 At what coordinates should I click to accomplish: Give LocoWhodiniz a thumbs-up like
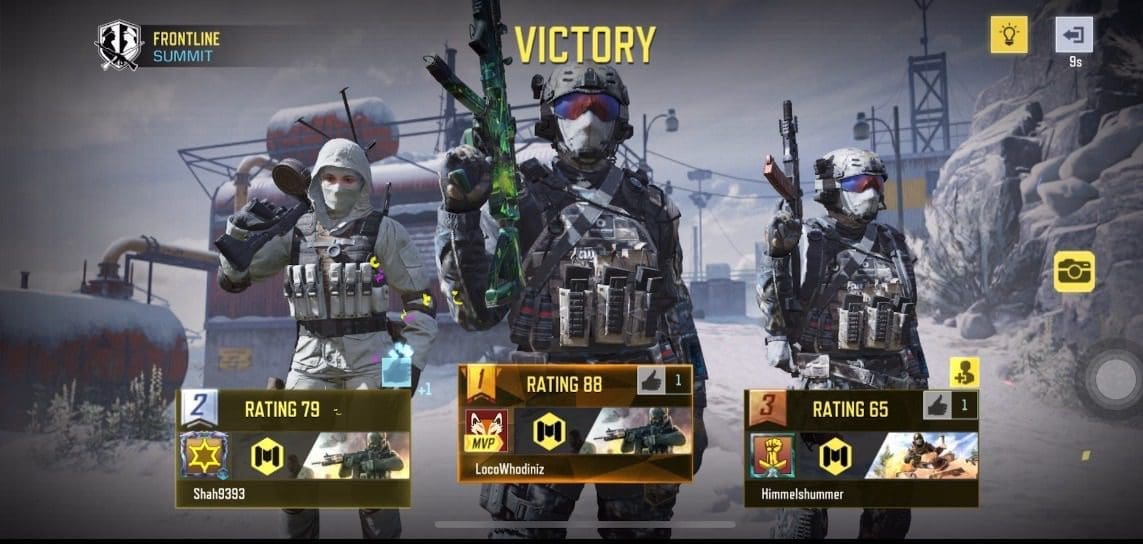click(650, 381)
